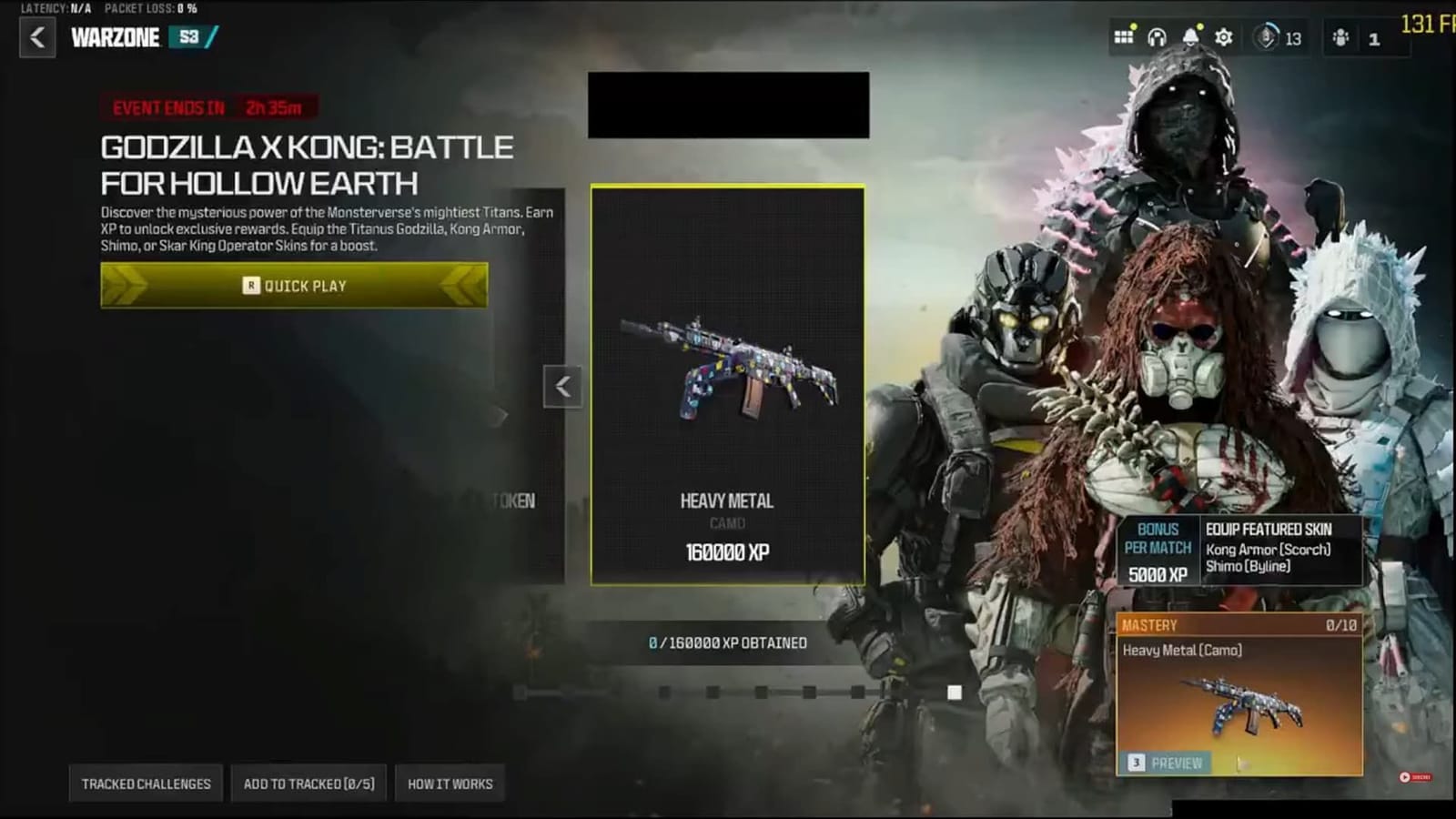This screenshot has height=819, width=1456.
Task: Switch to the WARZONE tab
Action: click(x=116, y=39)
